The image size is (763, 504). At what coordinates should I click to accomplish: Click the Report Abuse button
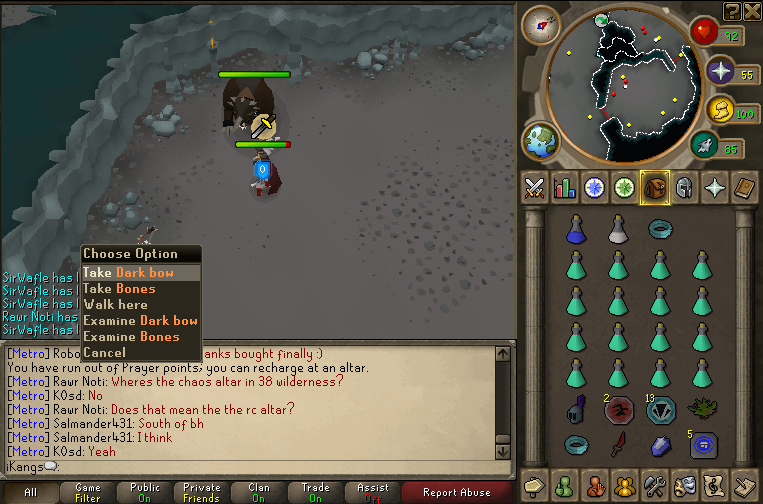(x=457, y=492)
